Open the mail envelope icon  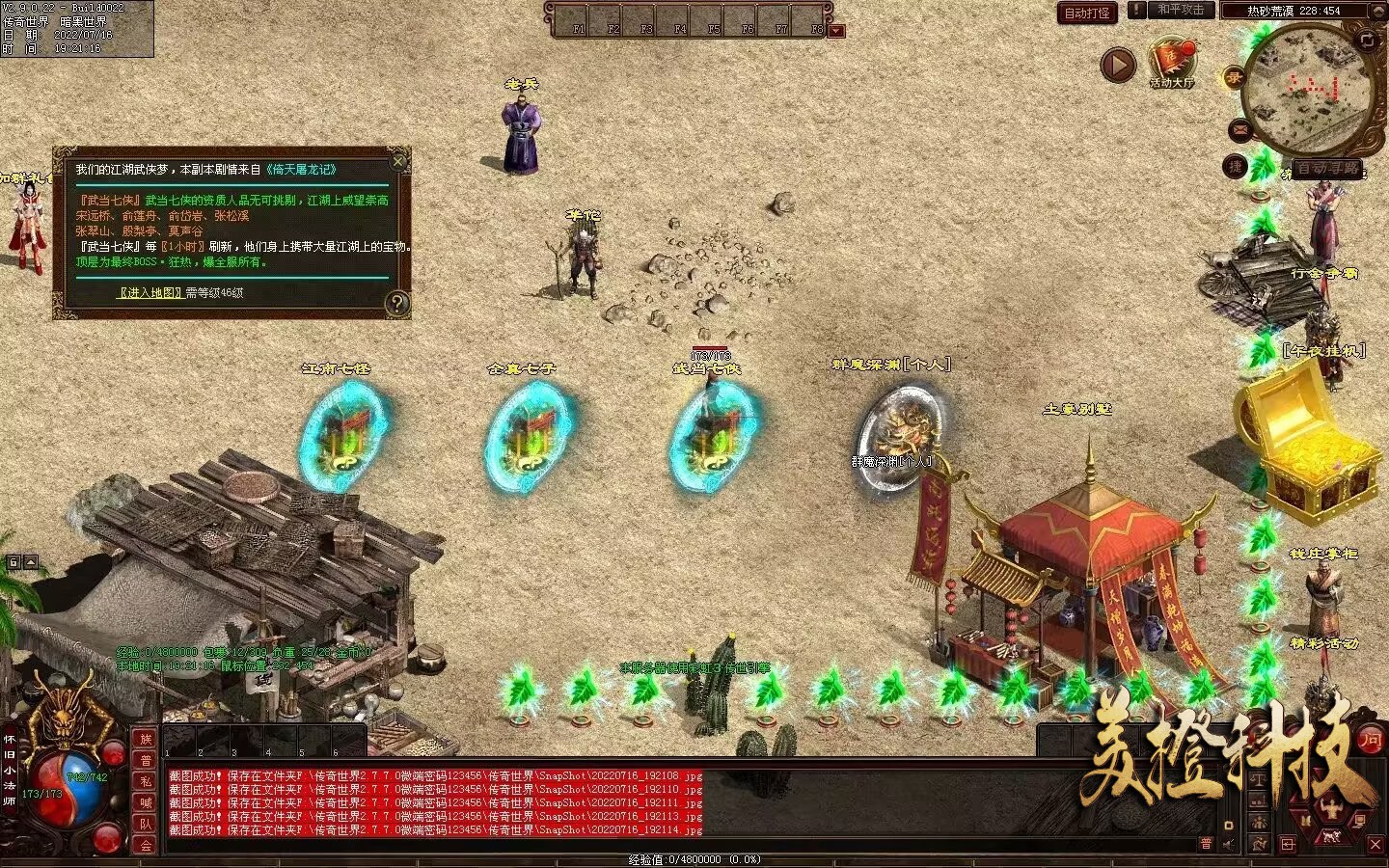coord(1240,129)
